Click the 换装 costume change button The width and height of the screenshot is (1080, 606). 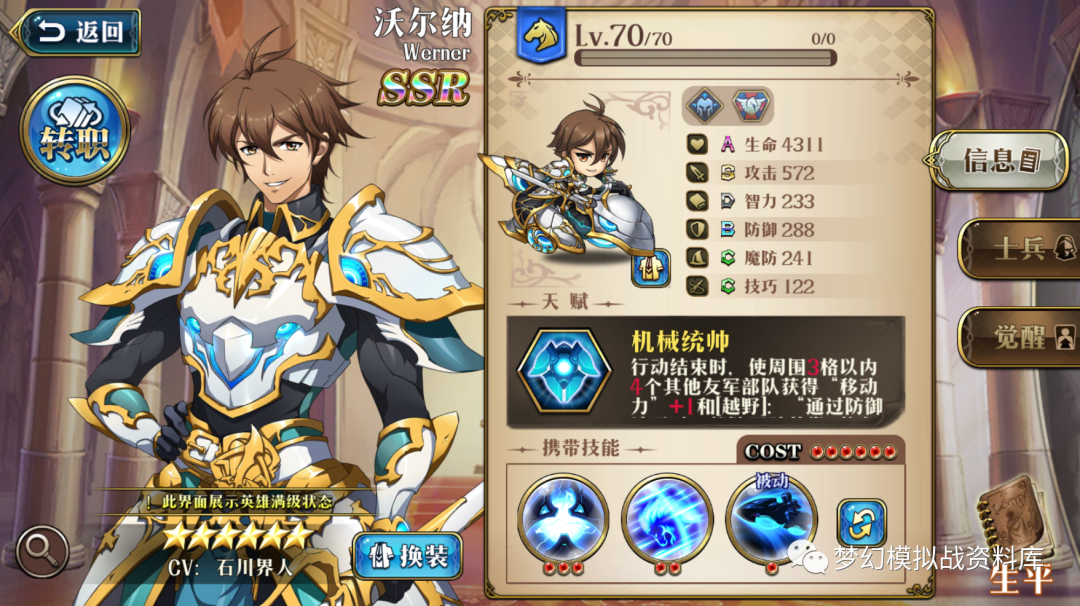407,556
